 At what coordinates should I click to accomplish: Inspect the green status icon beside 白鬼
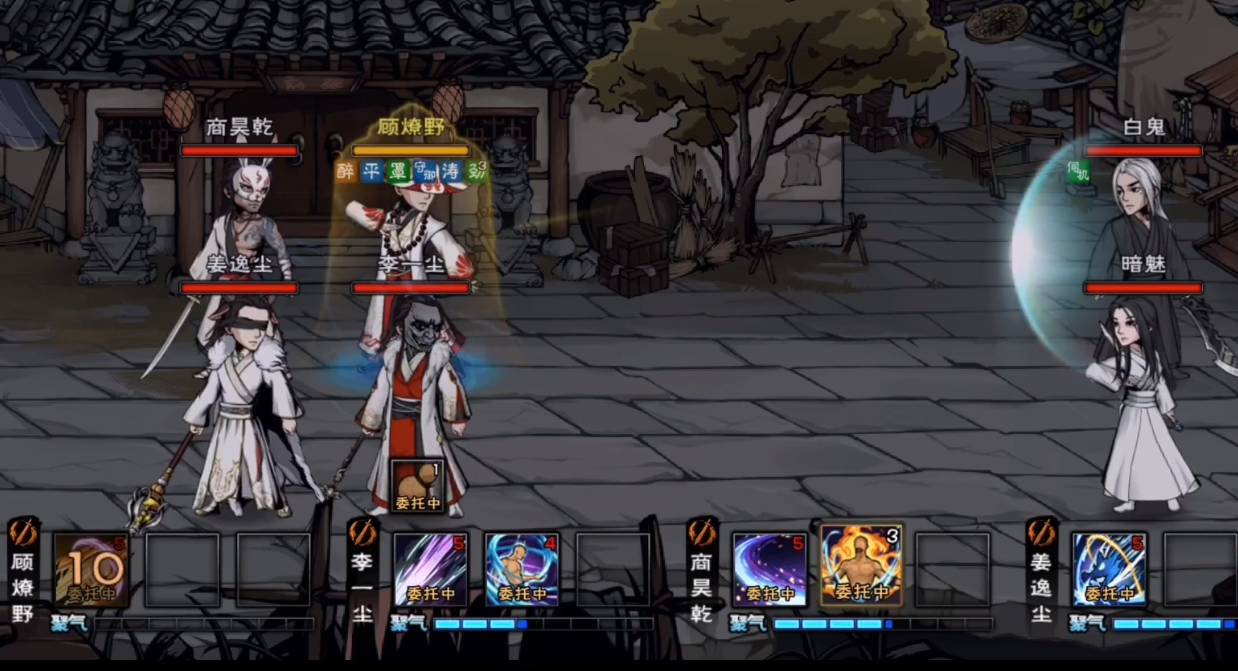pos(1077,171)
